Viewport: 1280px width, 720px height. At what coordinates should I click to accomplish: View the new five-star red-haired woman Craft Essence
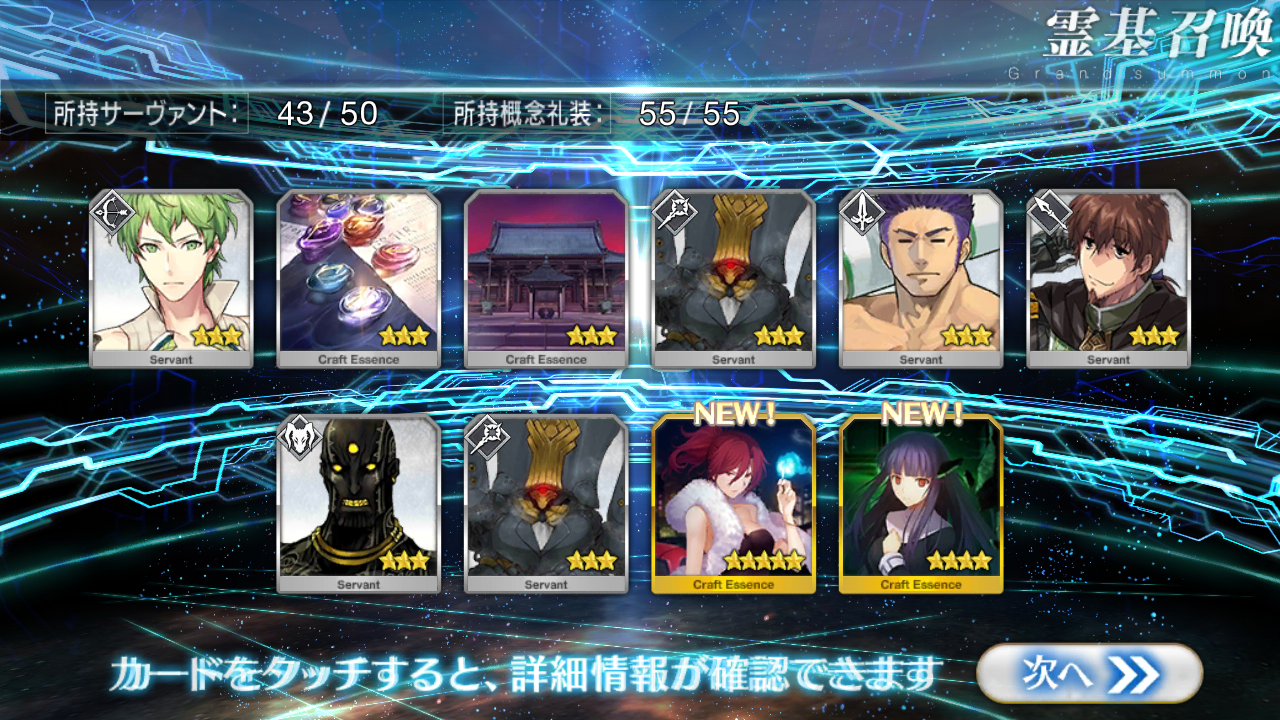(x=733, y=504)
